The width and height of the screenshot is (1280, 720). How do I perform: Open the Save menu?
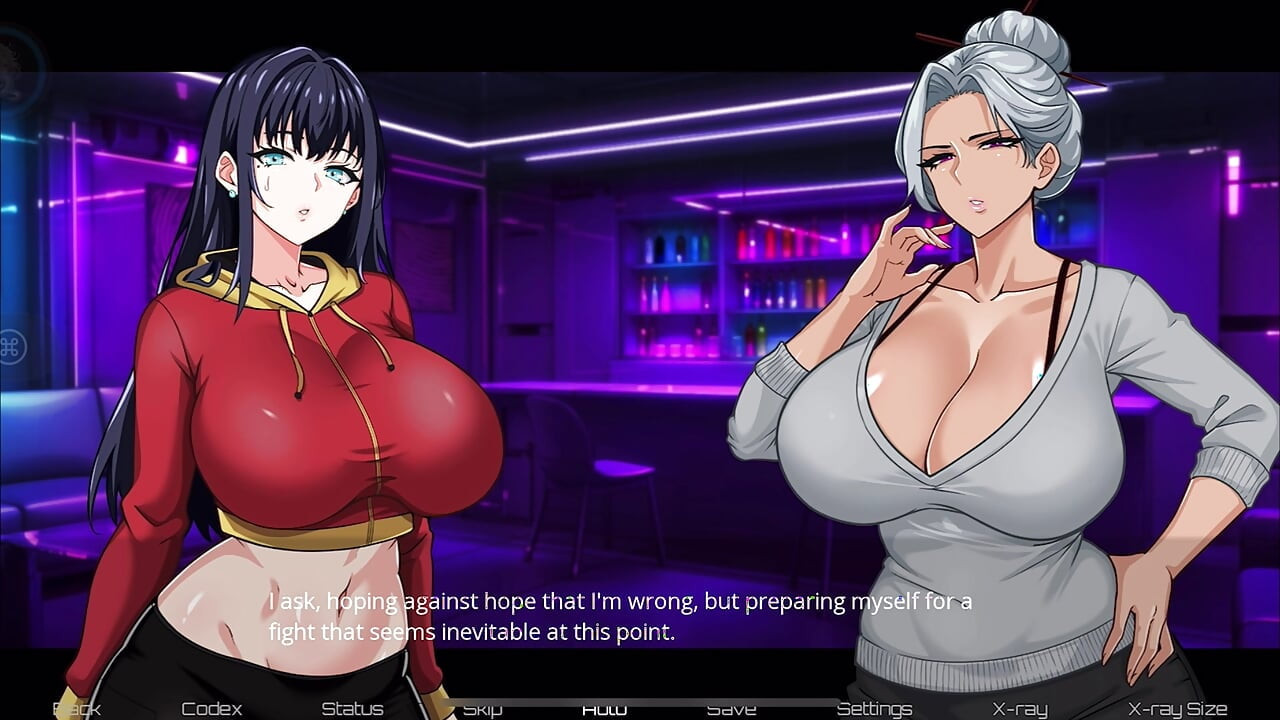click(x=731, y=709)
